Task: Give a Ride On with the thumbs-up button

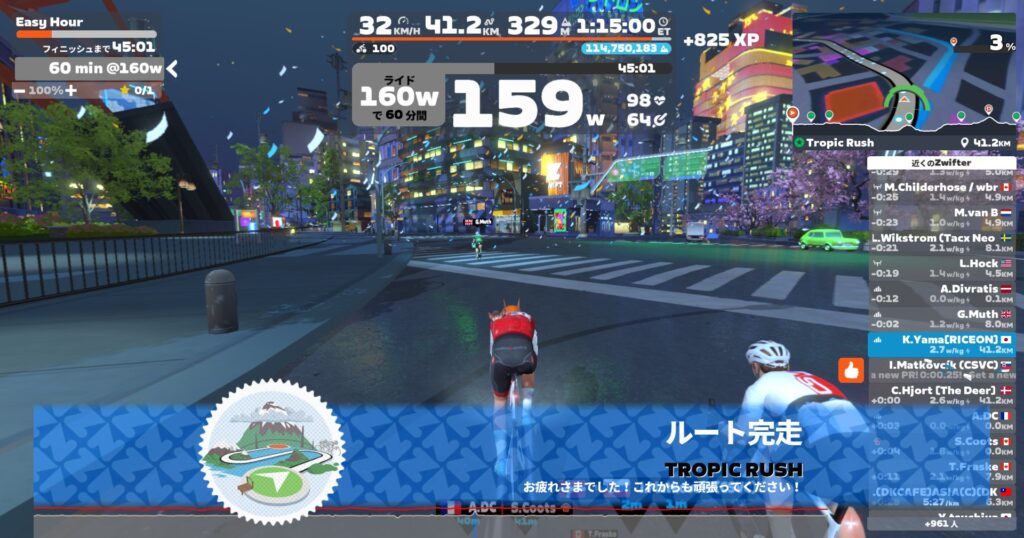Action: [851, 370]
